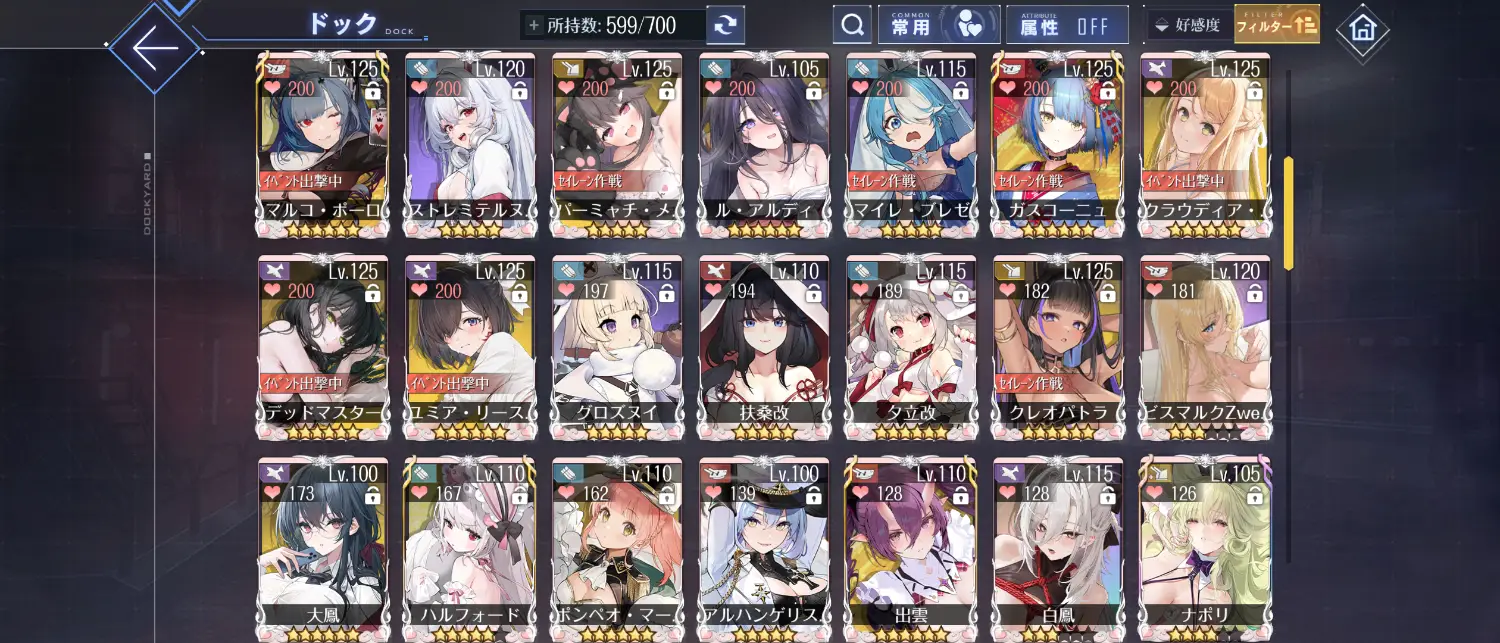Choose the クレオパトラ ship card
Image resolution: width=1500 pixels, height=643 pixels.
point(1059,347)
